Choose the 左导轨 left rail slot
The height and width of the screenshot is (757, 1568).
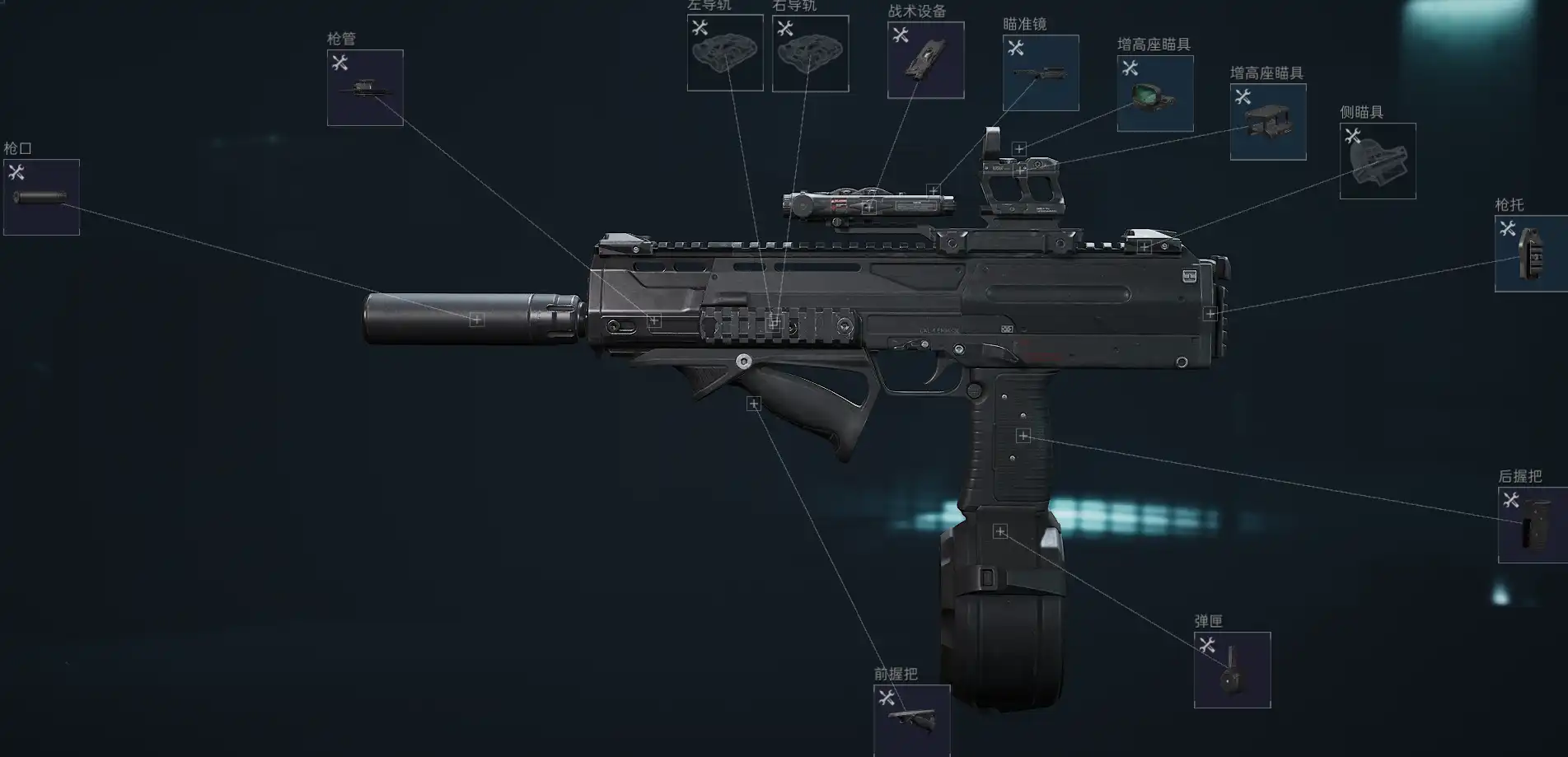(725, 54)
